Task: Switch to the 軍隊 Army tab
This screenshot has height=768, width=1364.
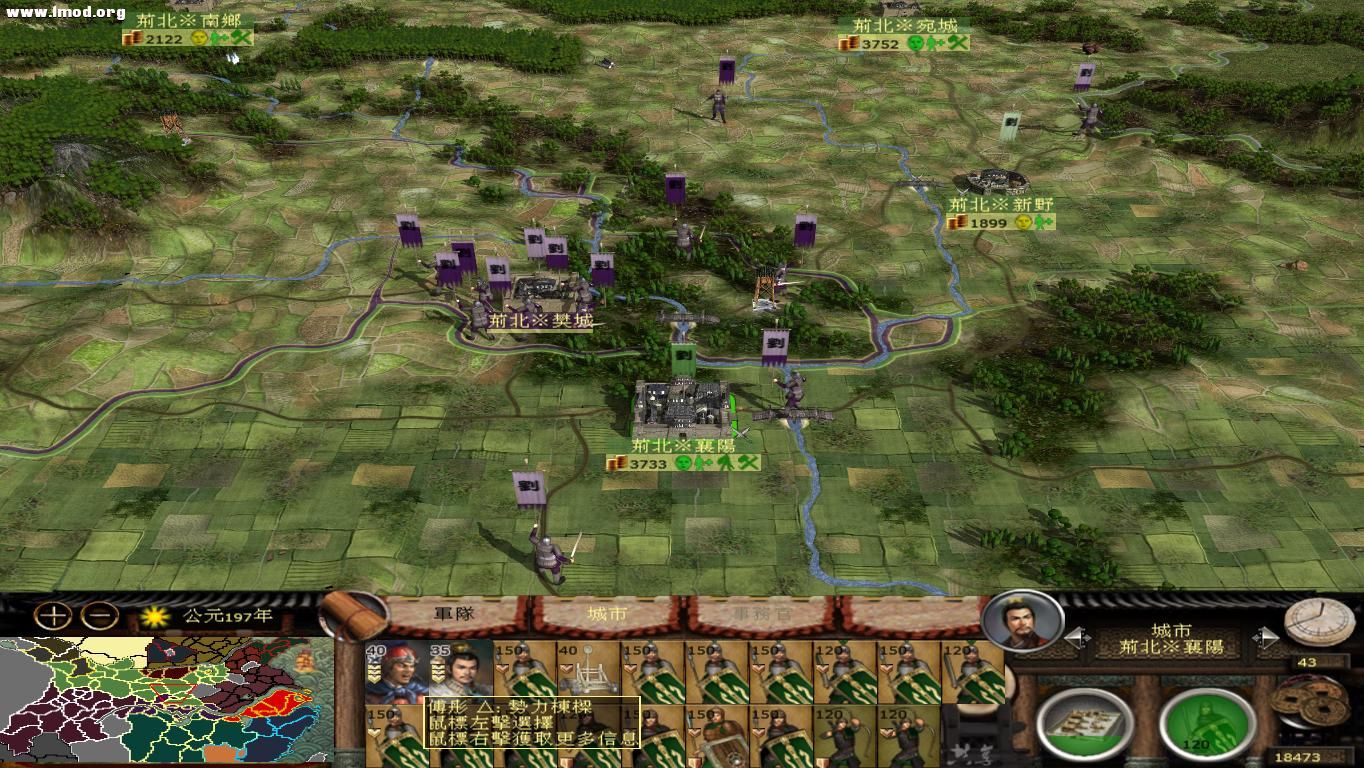Action: tap(455, 612)
